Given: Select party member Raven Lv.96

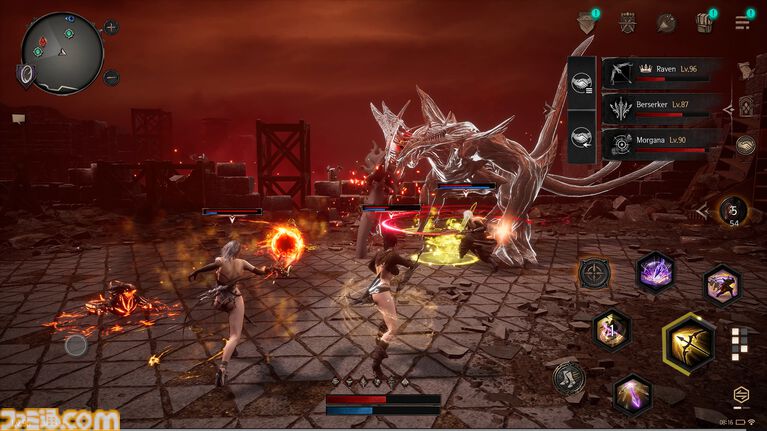Looking at the screenshot, I should point(660,73).
